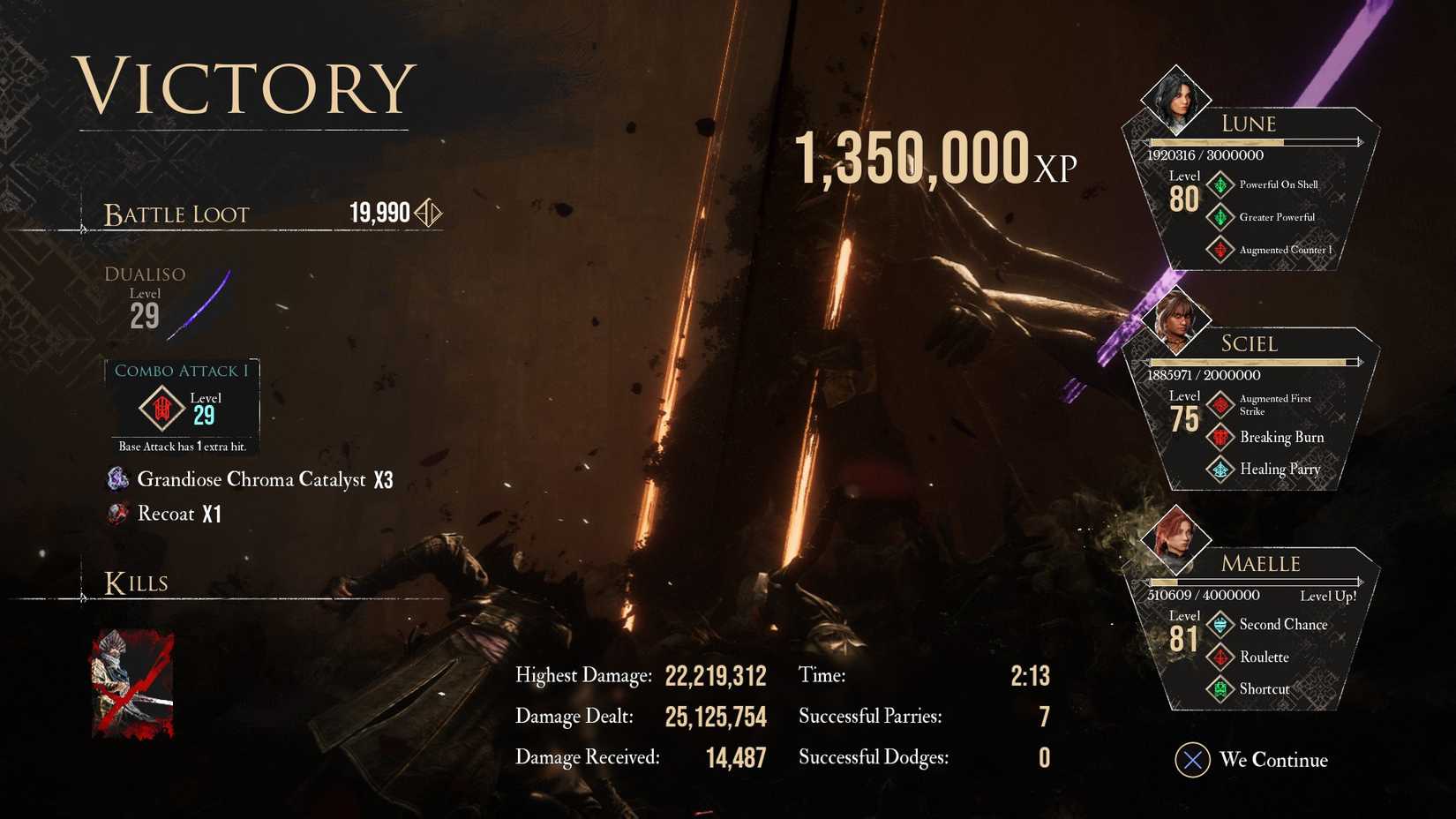Select the Powerful On Shell skill icon
Viewport: 1456px width, 819px height.
(x=1221, y=184)
